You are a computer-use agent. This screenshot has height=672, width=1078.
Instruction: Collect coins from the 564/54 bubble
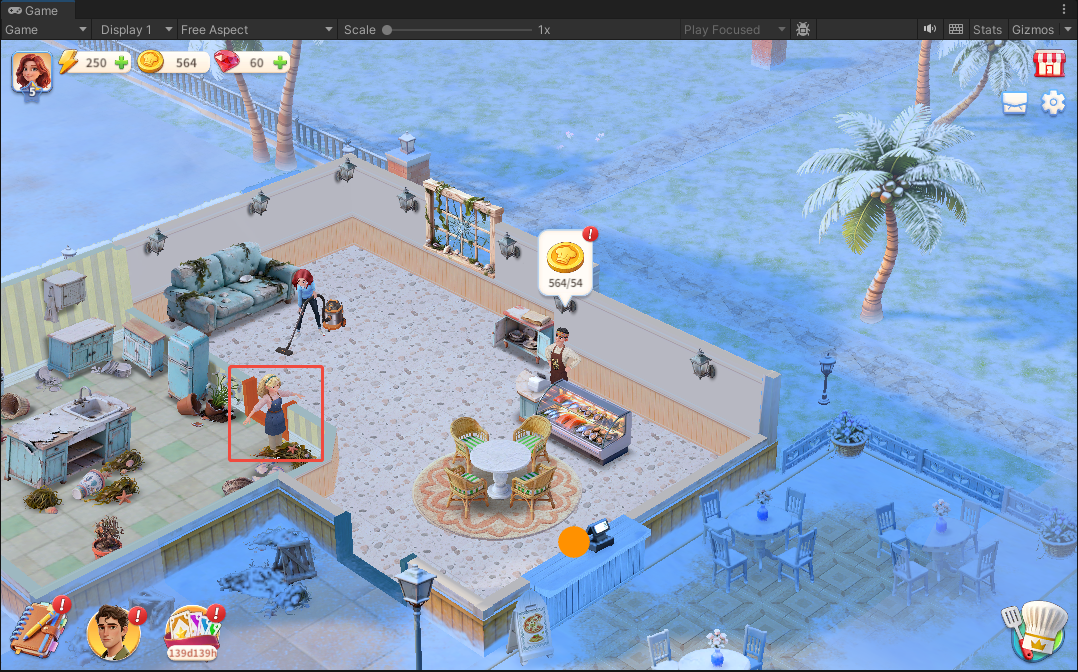[x=566, y=264]
